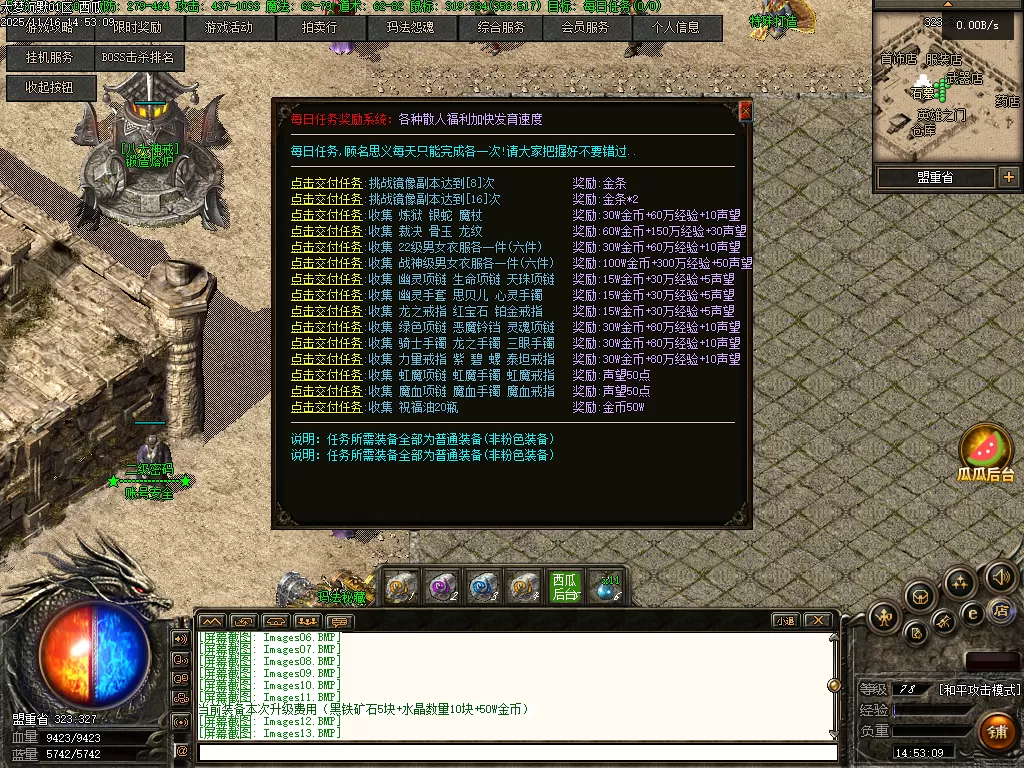
Task: Open the 综合服务 menu
Action: pyautogui.click(x=501, y=28)
